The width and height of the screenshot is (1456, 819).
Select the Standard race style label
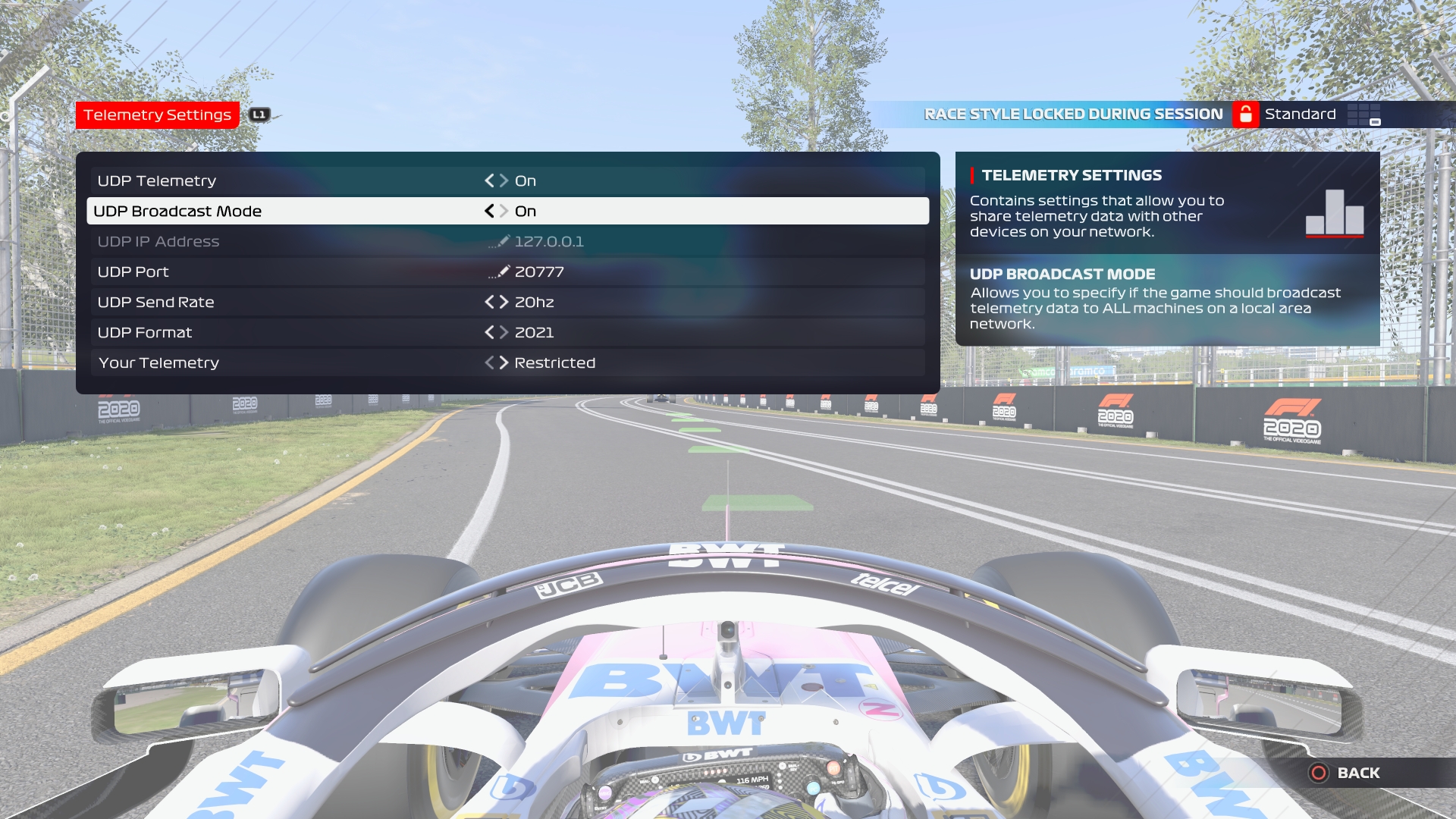[1300, 114]
